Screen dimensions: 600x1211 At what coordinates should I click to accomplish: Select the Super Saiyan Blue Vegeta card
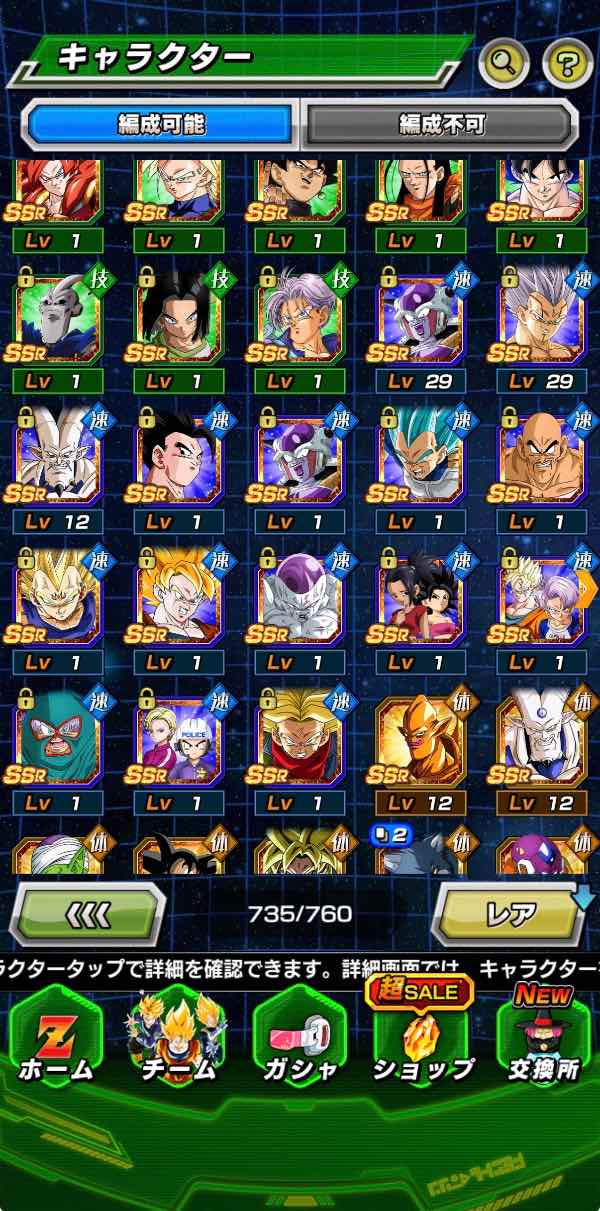[420, 457]
